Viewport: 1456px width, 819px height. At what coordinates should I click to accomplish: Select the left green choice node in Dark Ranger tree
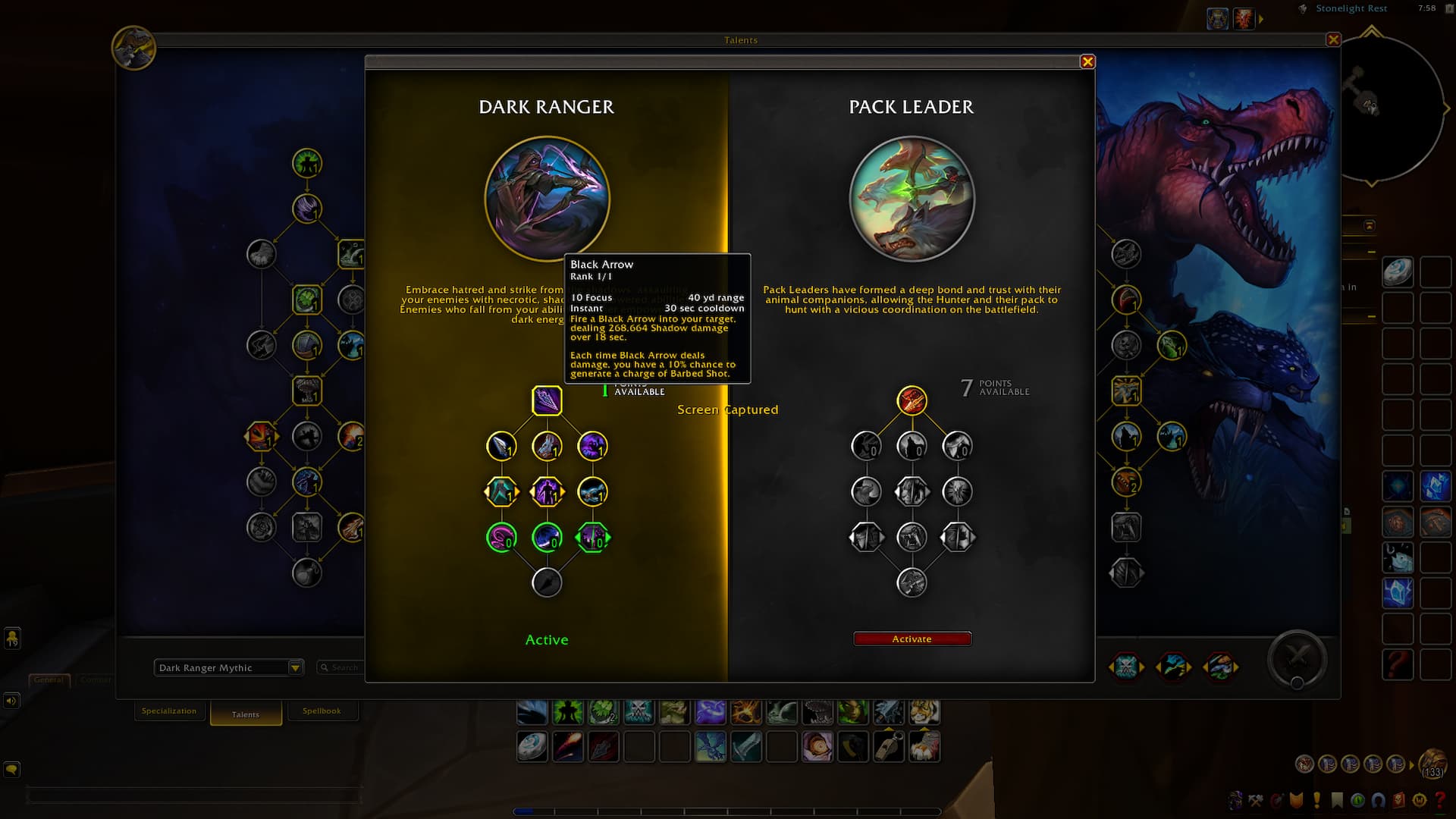pyautogui.click(x=501, y=537)
